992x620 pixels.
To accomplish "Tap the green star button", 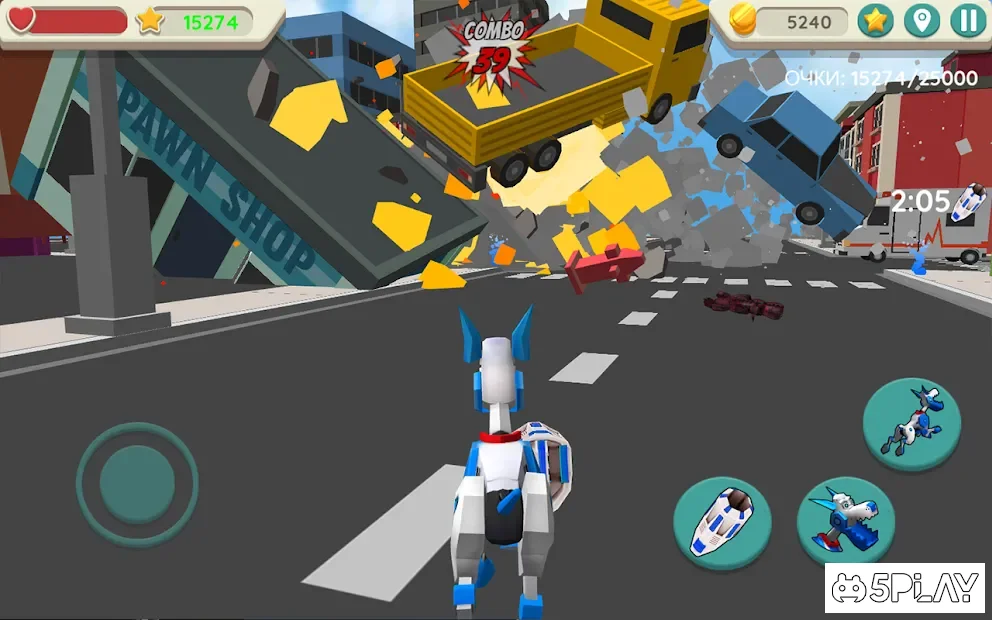I will [x=875, y=21].
